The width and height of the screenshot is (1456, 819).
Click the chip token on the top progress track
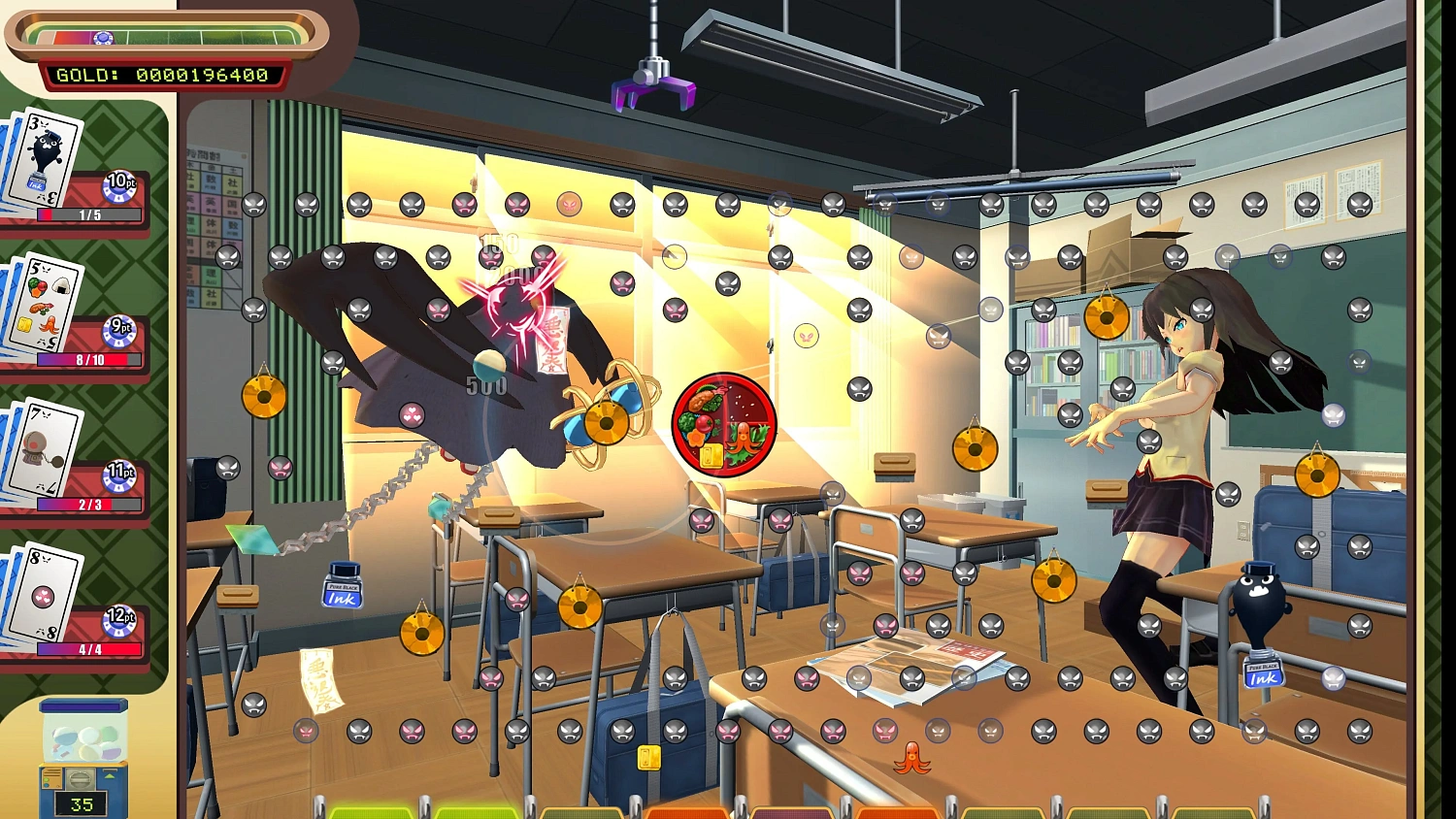100,37
